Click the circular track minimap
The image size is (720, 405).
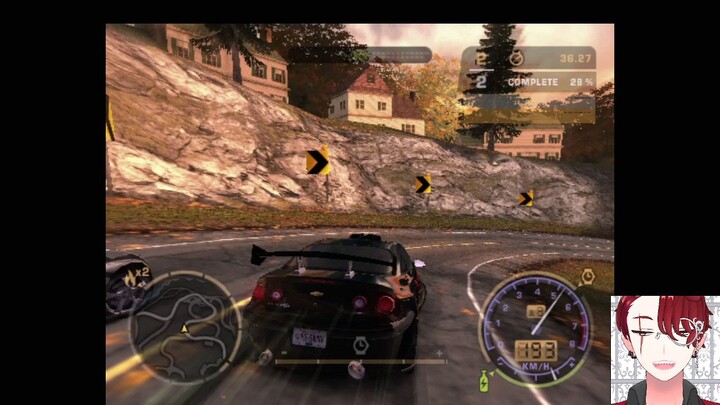point(185,328)
